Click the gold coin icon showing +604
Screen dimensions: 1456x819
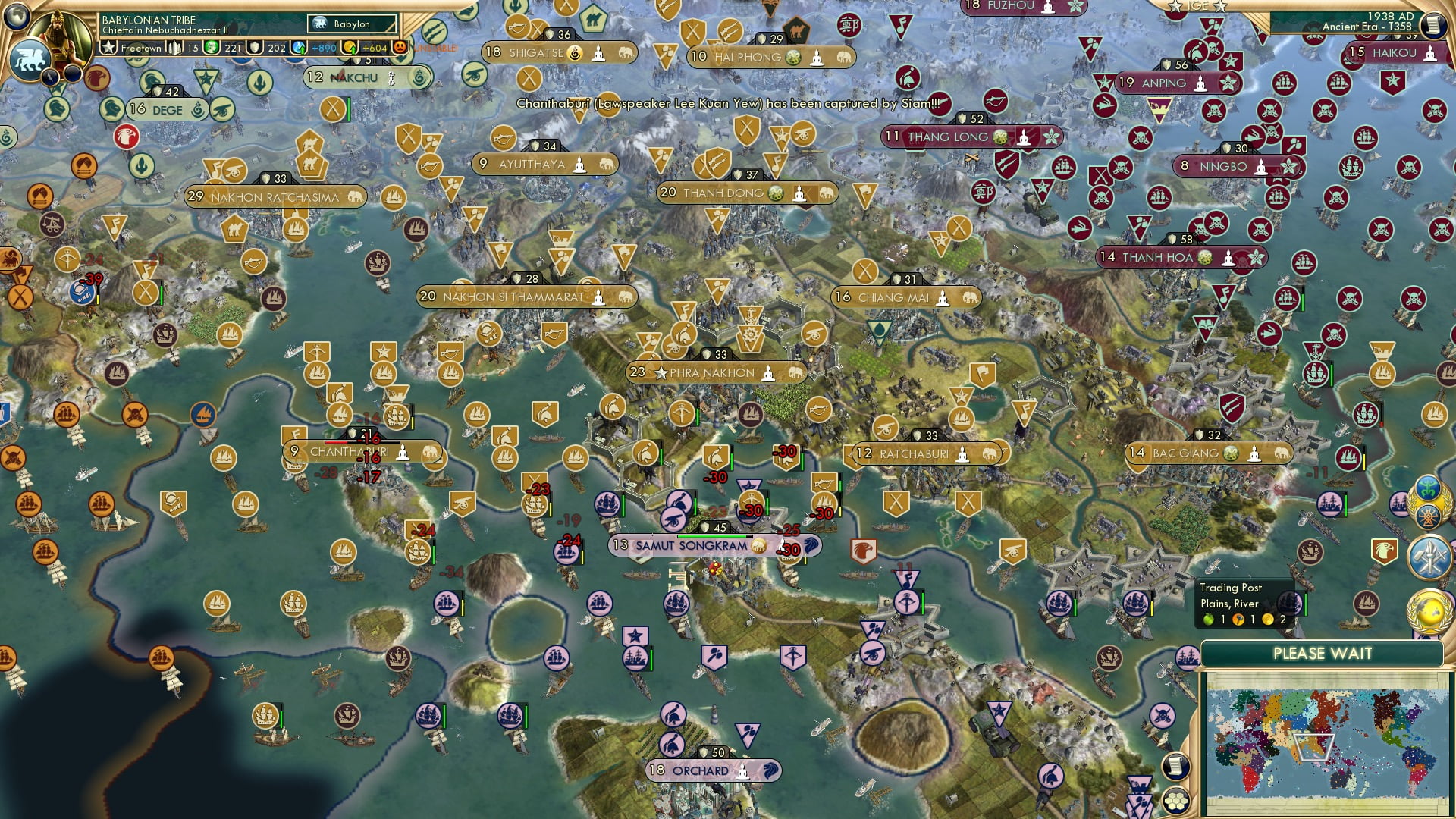pos(348,47)
